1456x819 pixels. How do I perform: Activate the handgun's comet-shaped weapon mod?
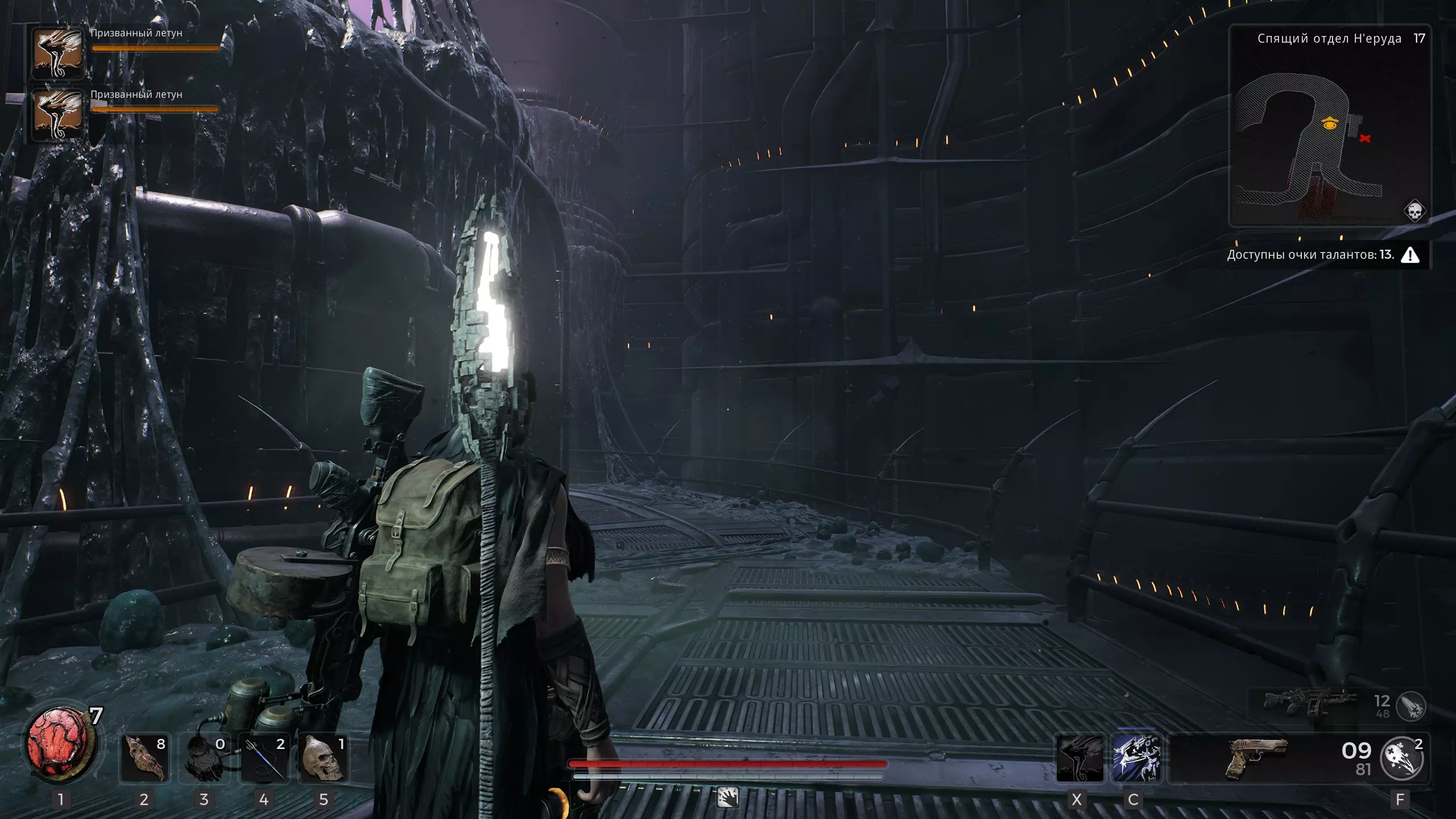tap(1401, 758)
